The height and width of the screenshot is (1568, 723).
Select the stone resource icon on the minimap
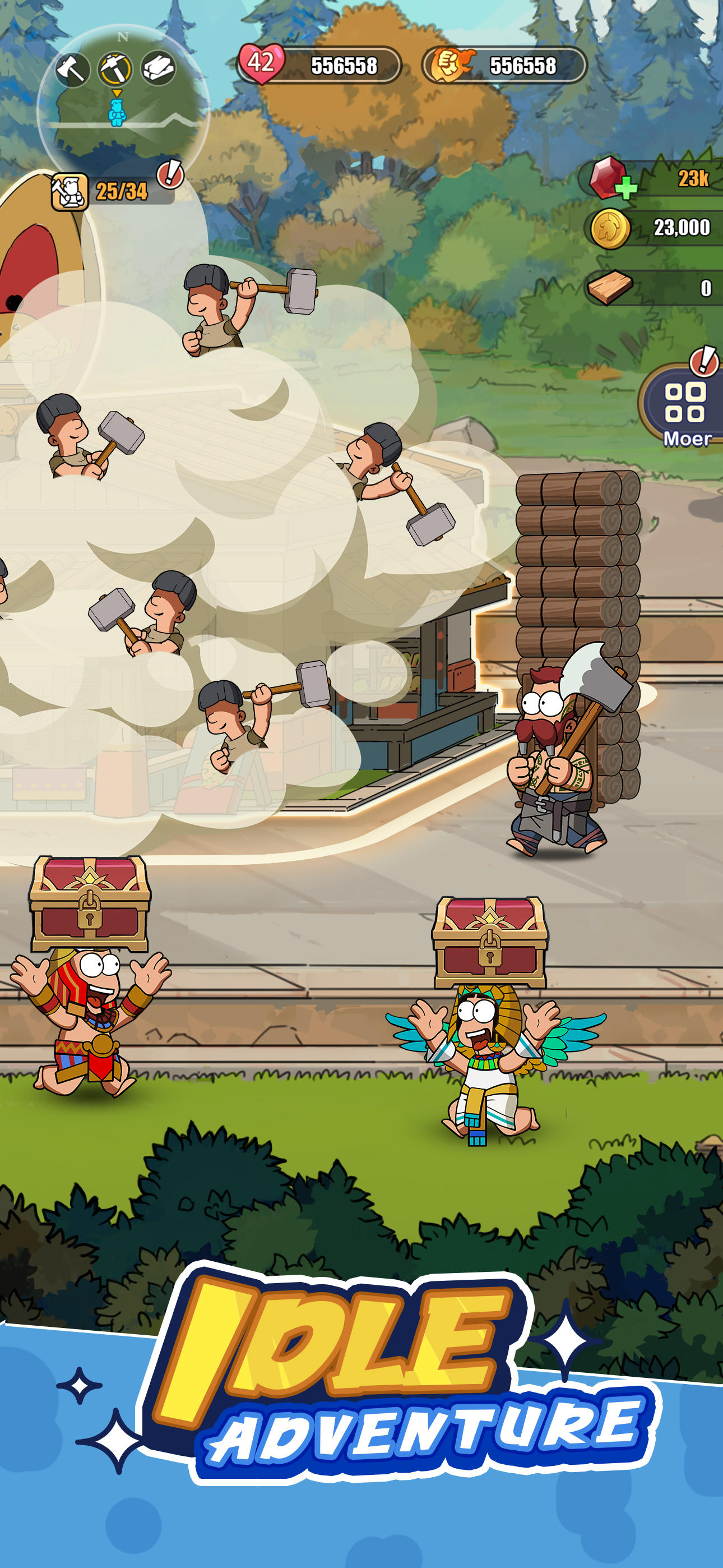pos(159,69)
